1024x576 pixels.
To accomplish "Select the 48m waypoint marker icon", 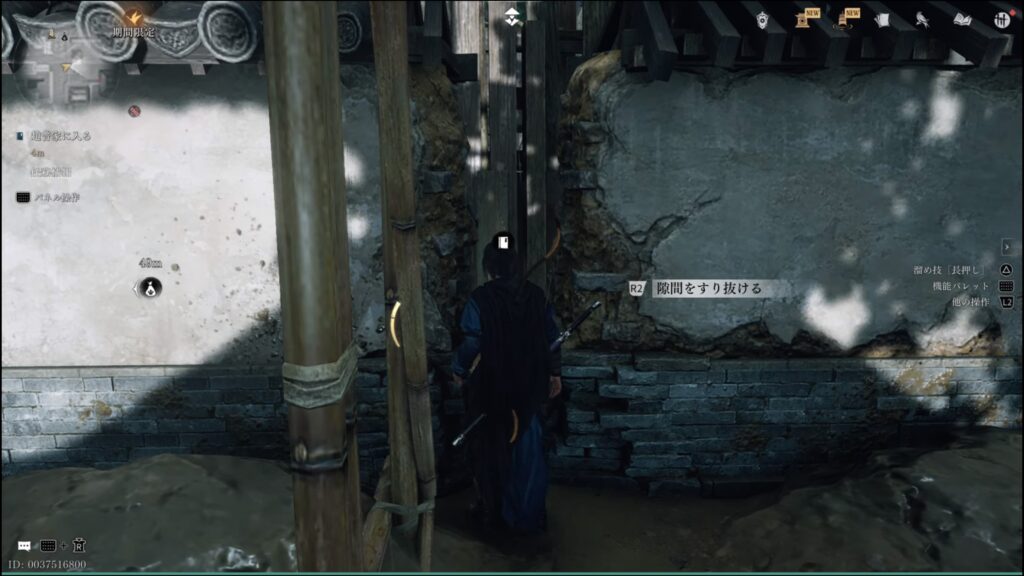I will tap(150, 288).
